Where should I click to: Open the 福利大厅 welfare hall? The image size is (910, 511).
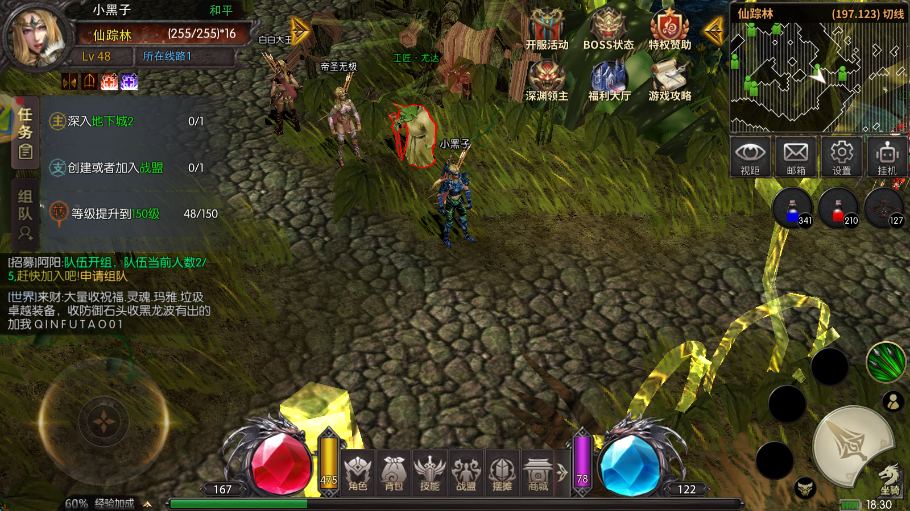(x=608, y=78)
